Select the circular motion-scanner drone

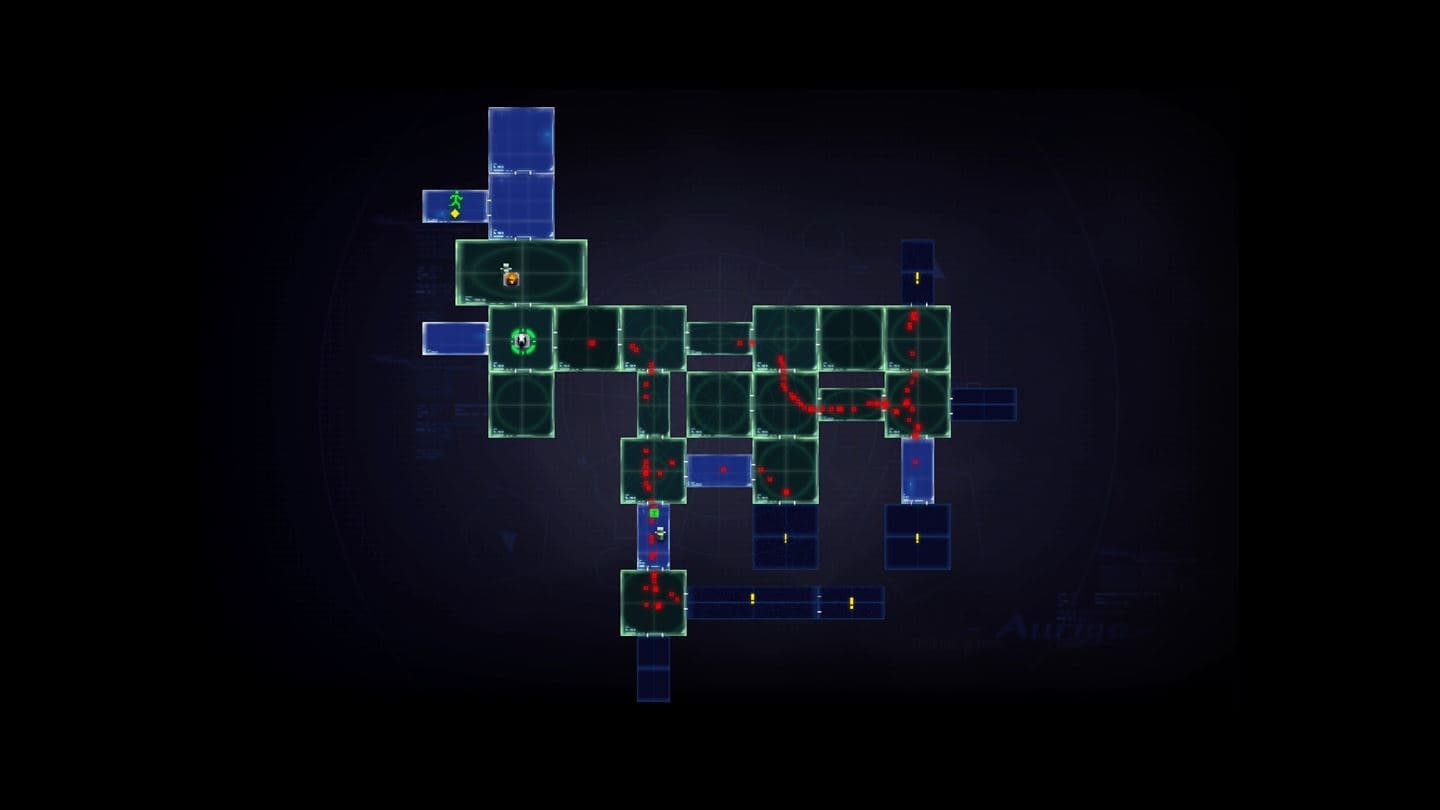coord(523,340)
